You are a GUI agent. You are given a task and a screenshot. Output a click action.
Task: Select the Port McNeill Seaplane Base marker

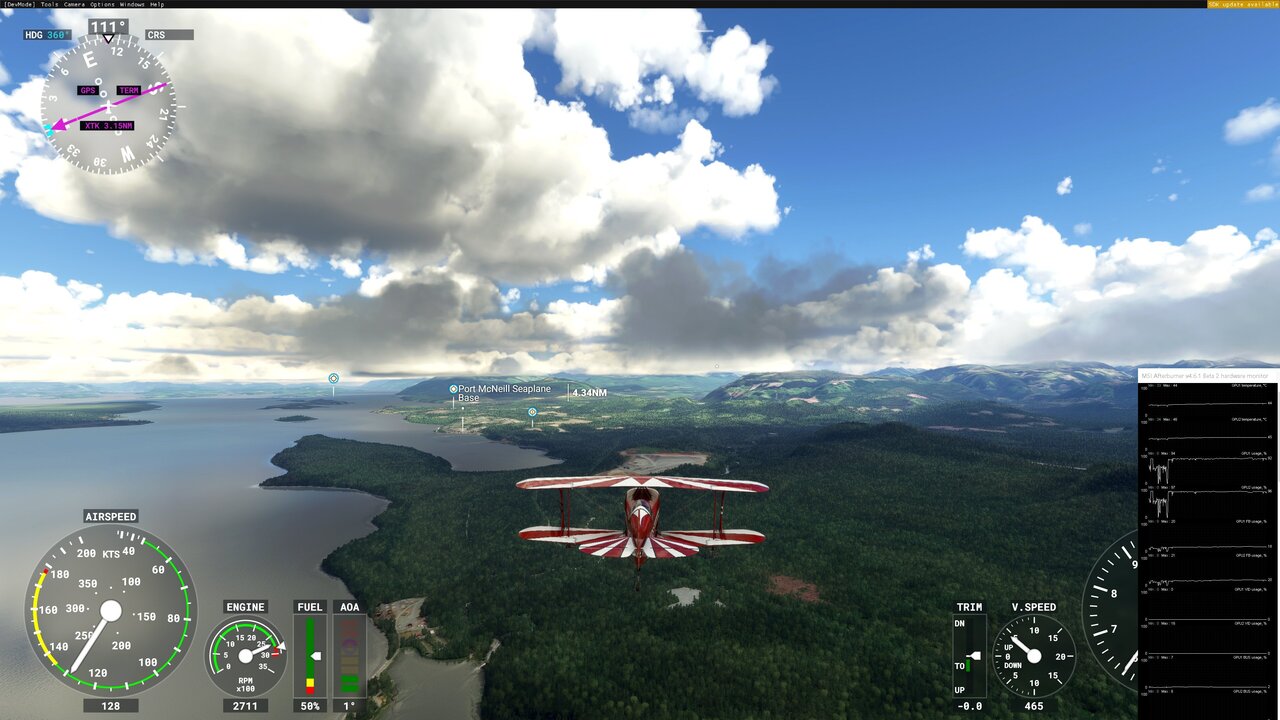(454, 389)
